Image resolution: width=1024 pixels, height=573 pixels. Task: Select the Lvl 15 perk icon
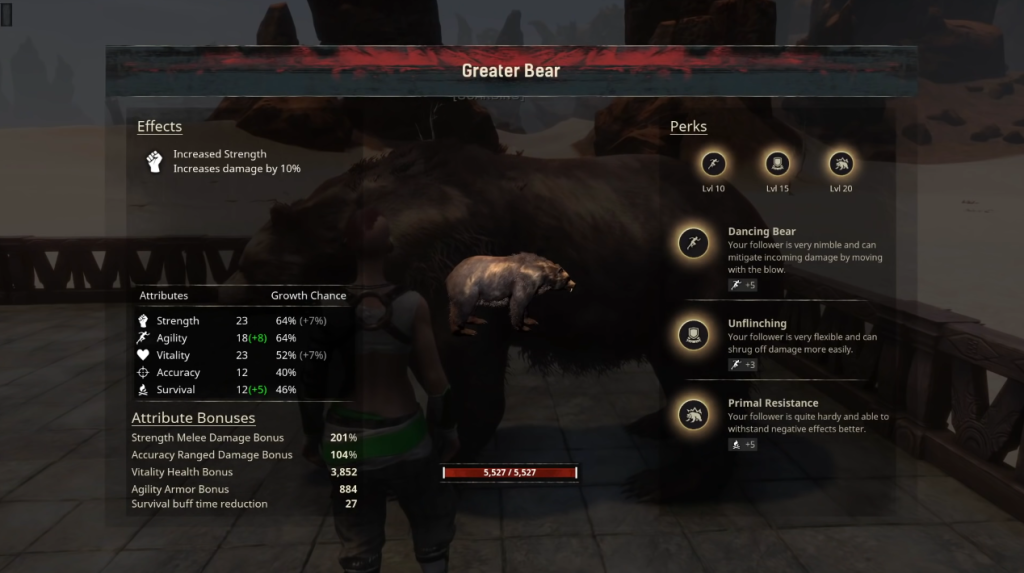777,164
